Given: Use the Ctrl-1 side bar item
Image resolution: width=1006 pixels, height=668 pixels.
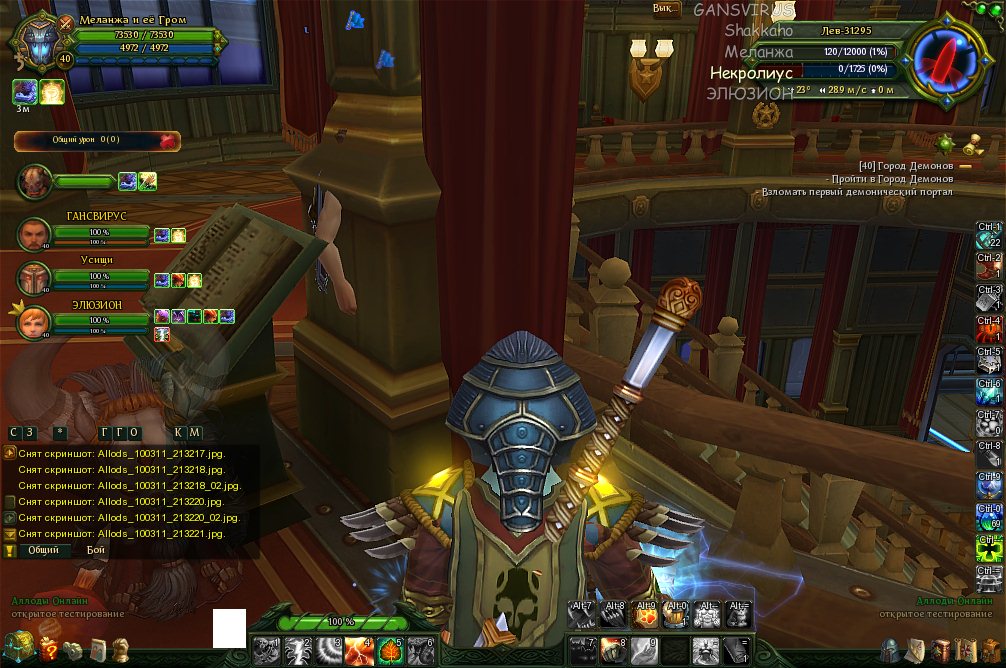Looking at the screenshot, I should coord(989,237).
